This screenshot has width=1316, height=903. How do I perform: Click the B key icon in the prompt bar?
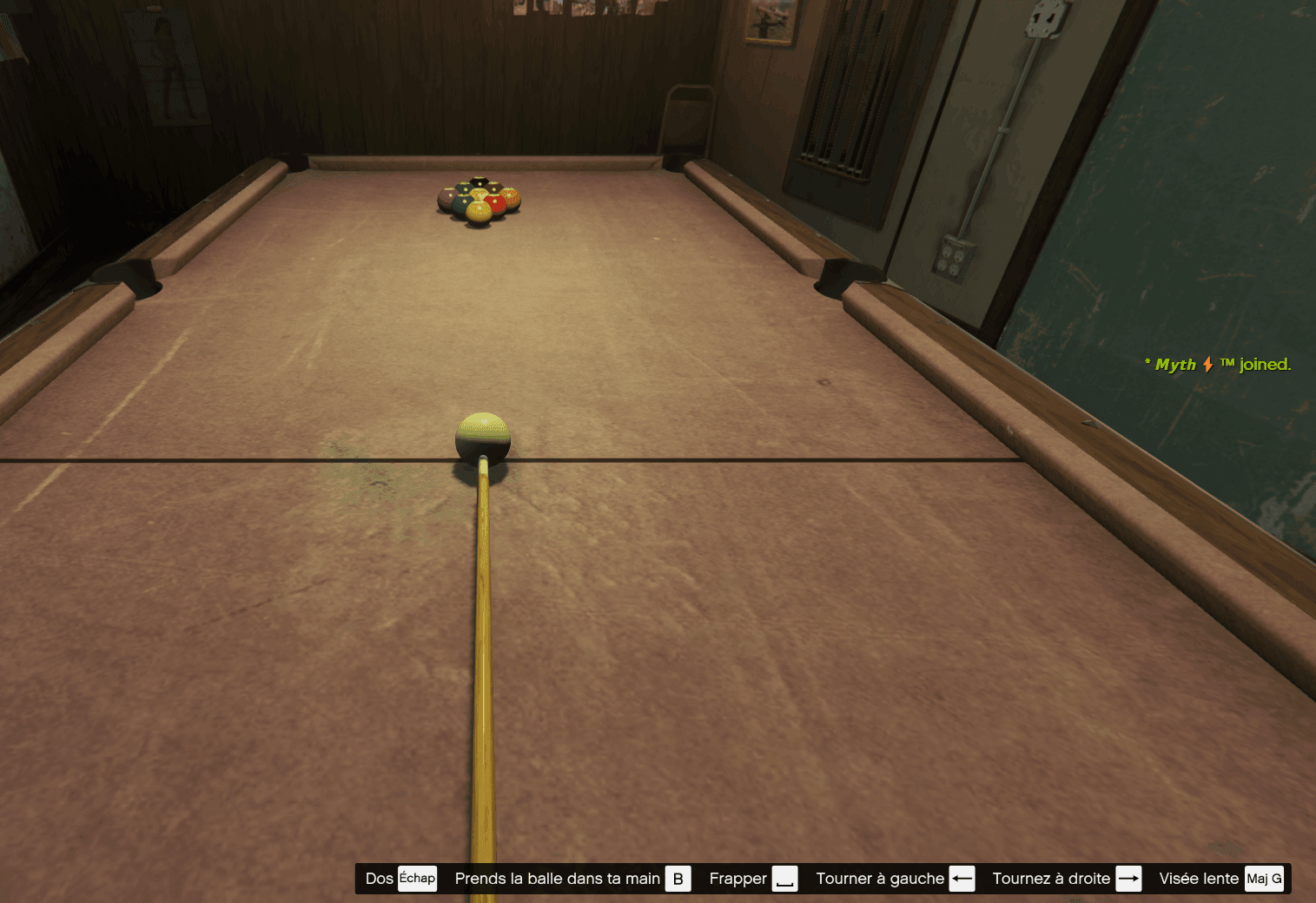677,878
